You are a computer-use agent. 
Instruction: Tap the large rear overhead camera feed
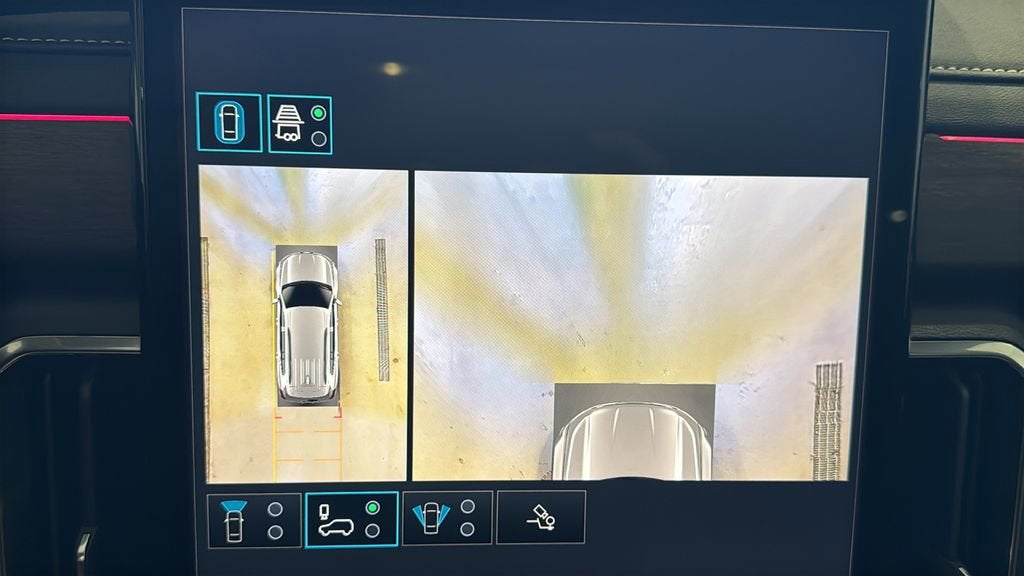640,326
